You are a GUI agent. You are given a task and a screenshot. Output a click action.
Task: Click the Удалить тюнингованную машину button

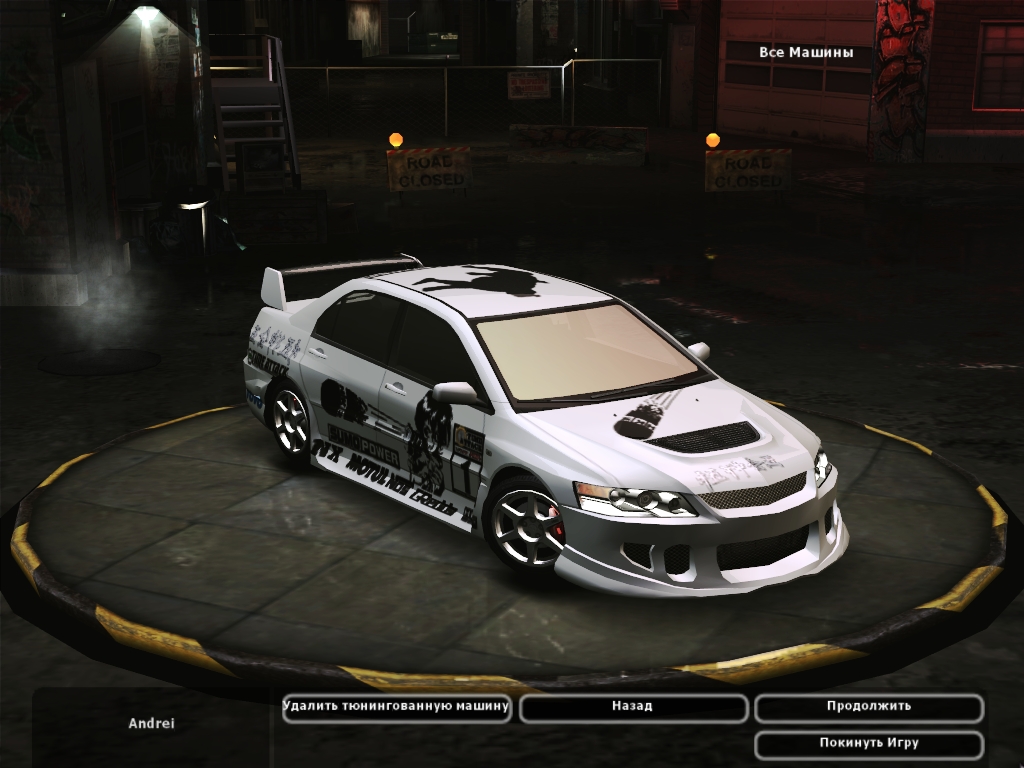396,707
